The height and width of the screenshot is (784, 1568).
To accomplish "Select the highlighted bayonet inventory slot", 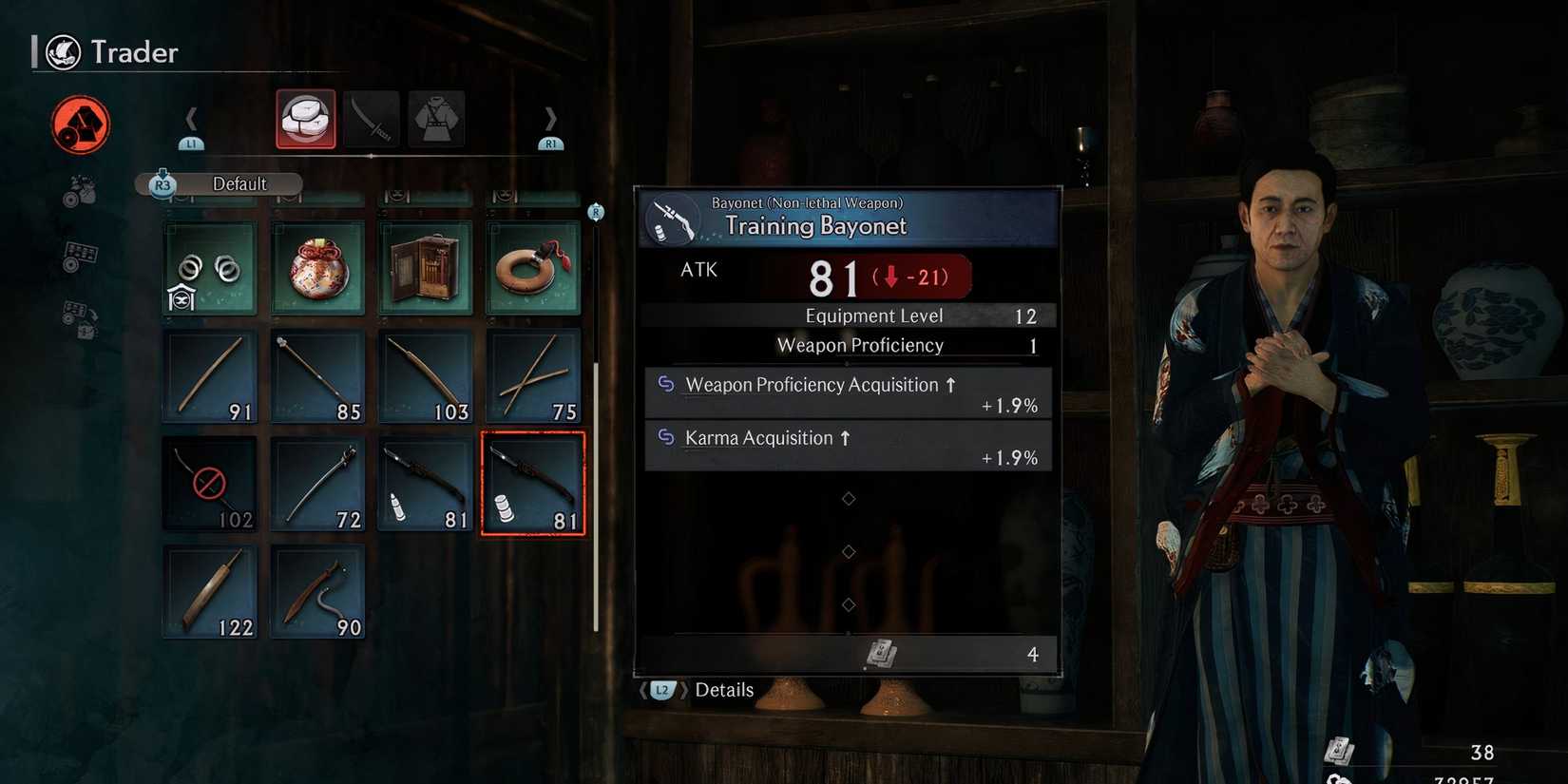I will pyautogui.click(x=533, y=483).
